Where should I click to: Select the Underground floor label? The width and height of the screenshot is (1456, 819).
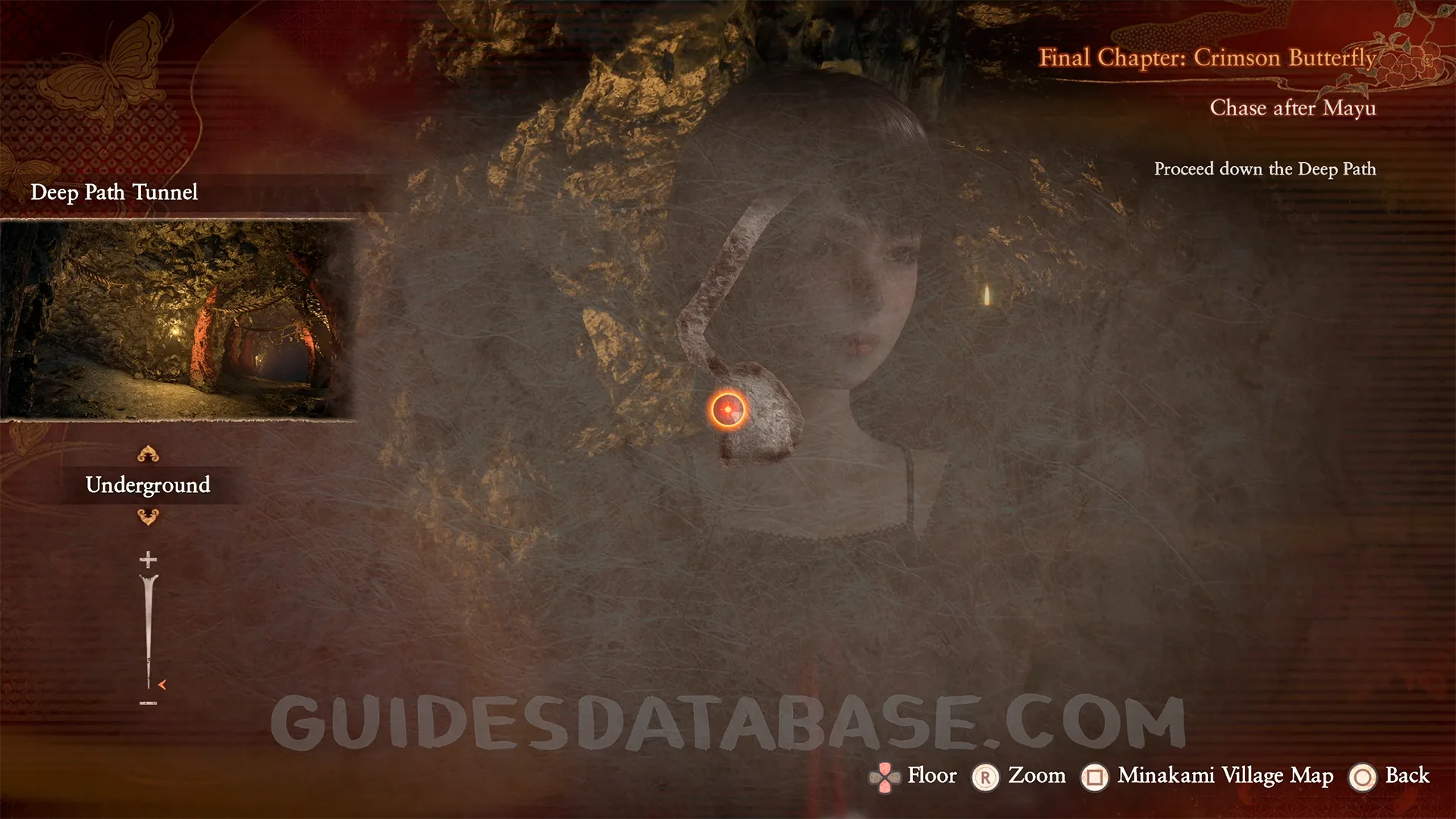(x=148, y=485)
